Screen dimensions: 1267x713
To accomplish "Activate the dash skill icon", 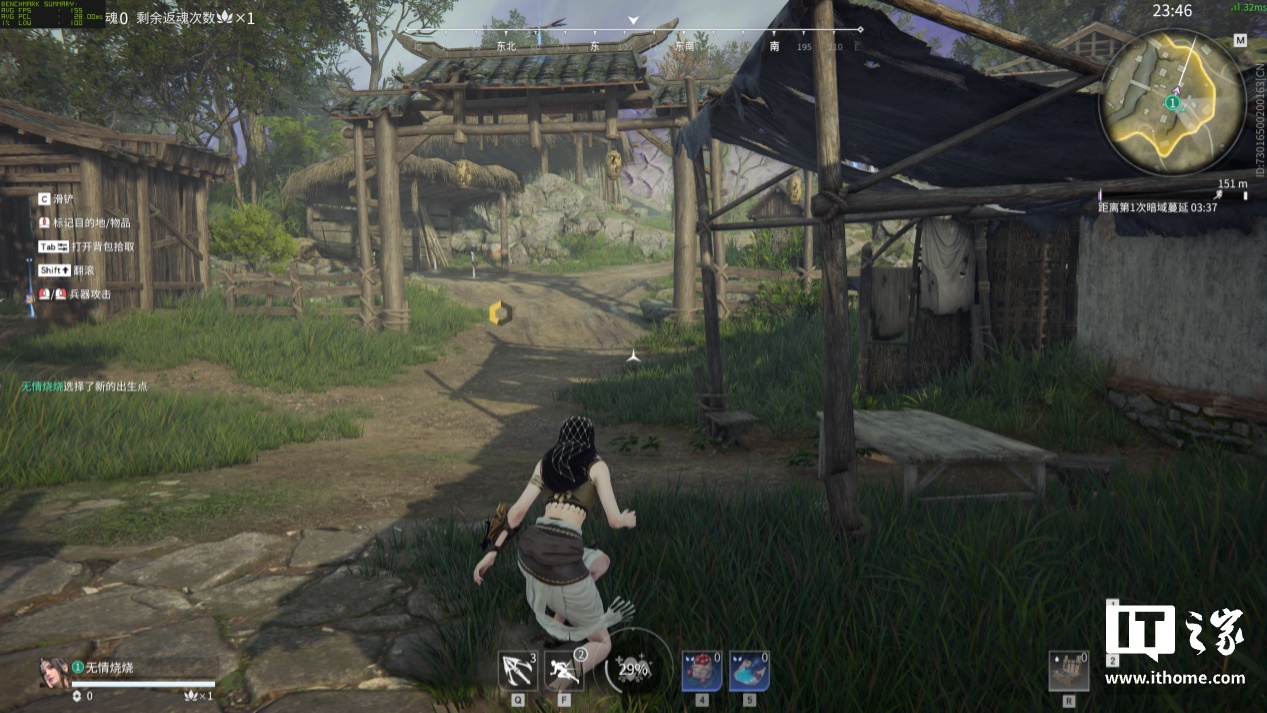I will click(x=564, y=670).
